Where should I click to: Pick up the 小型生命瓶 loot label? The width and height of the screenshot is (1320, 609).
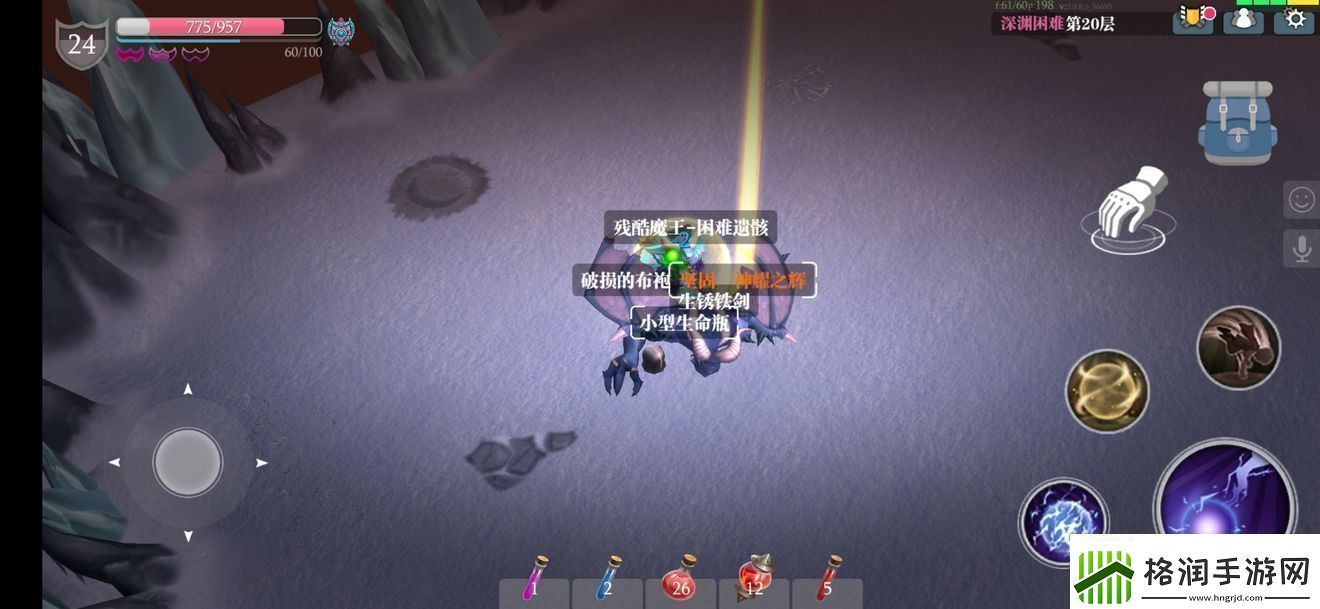coord(685,323)
